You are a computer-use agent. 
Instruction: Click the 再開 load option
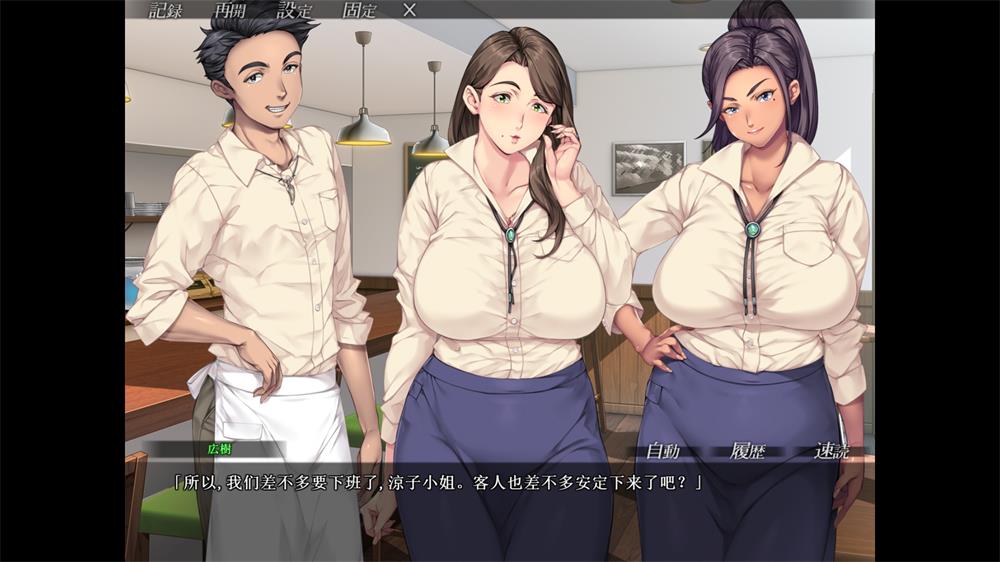[x=233, y=11]
